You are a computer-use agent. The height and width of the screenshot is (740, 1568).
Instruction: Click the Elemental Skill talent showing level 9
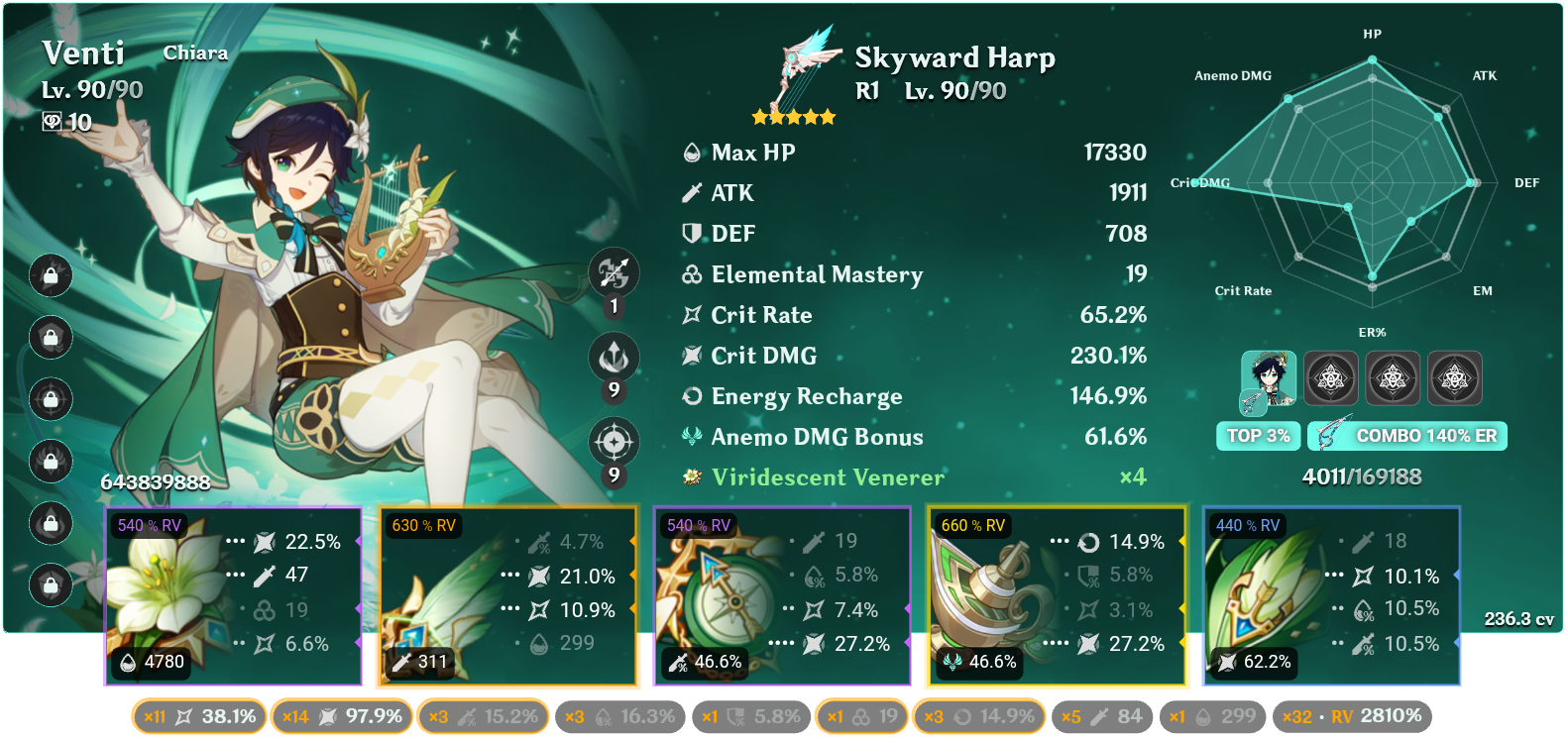[615, 359]
